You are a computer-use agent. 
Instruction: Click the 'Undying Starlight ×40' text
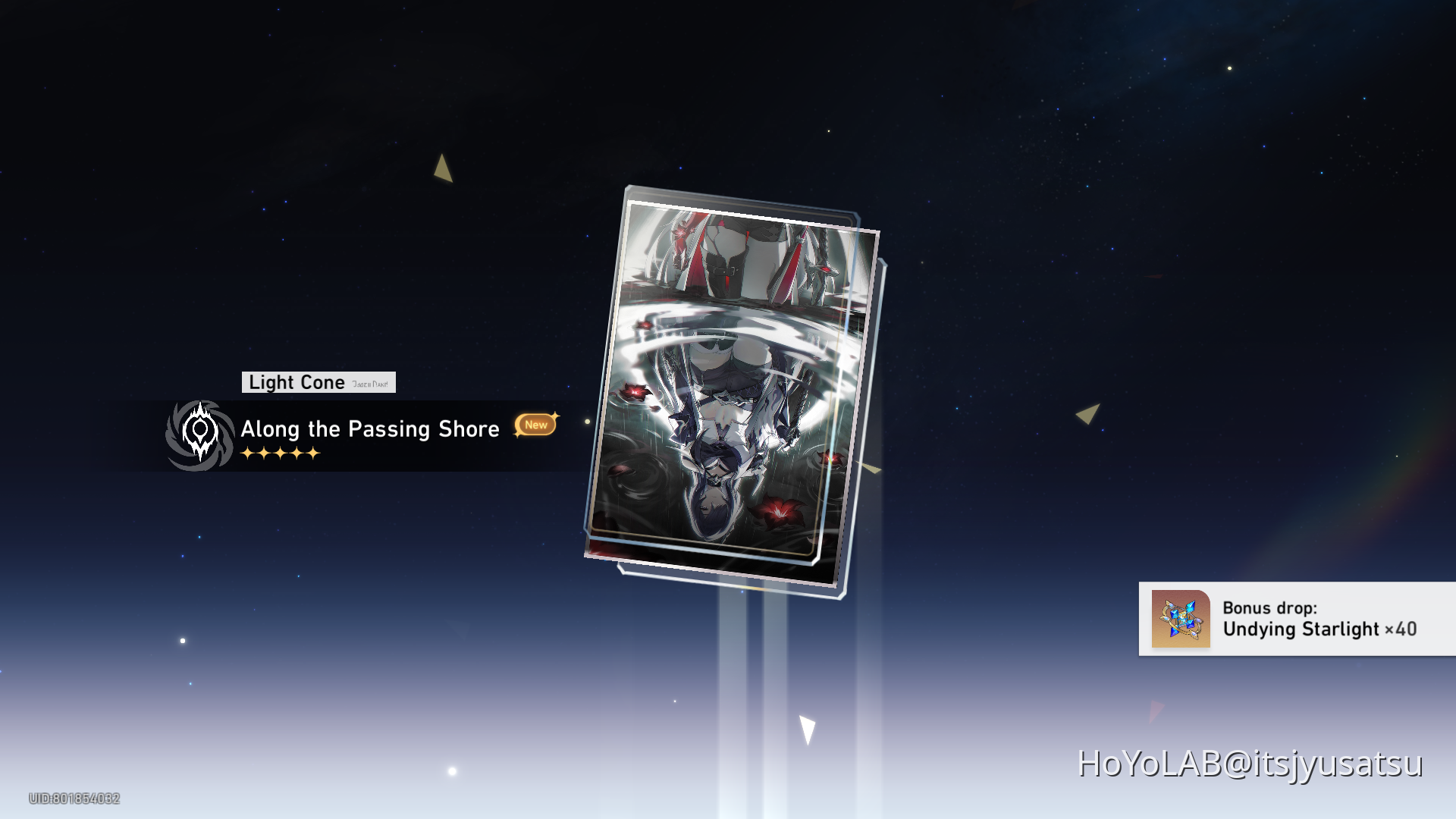(x=1319, y=629)
